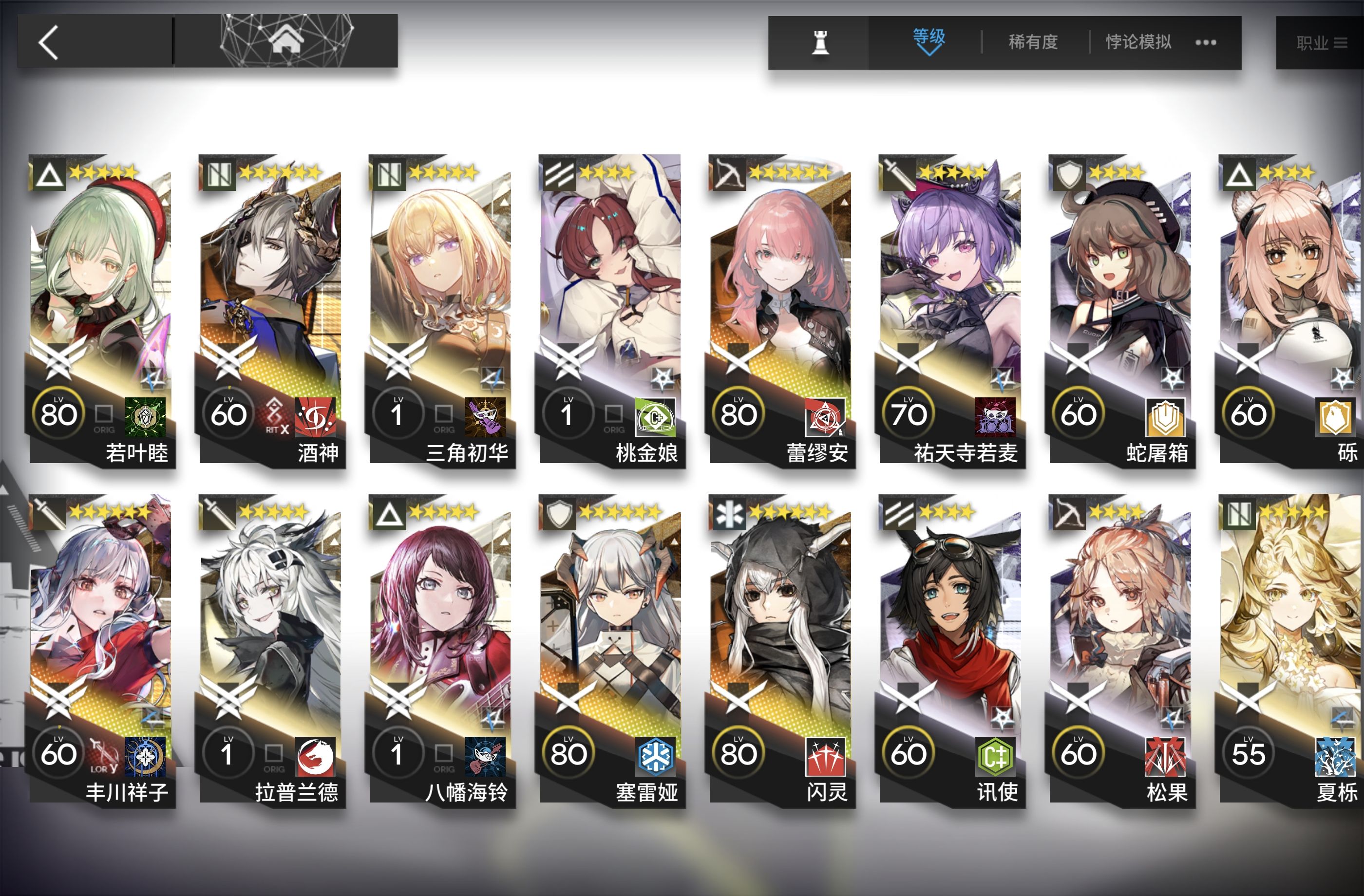Choose the 酒神 operator card
The image size is (1364, 896).
pos(271,309)
